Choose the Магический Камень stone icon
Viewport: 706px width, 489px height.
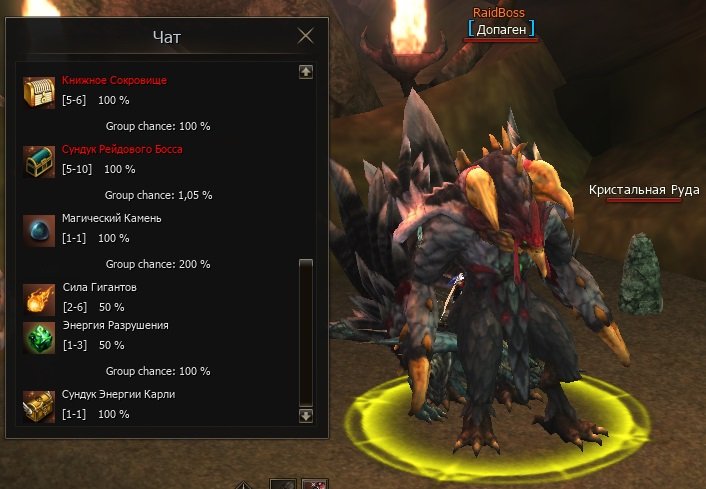click(39, 229)
